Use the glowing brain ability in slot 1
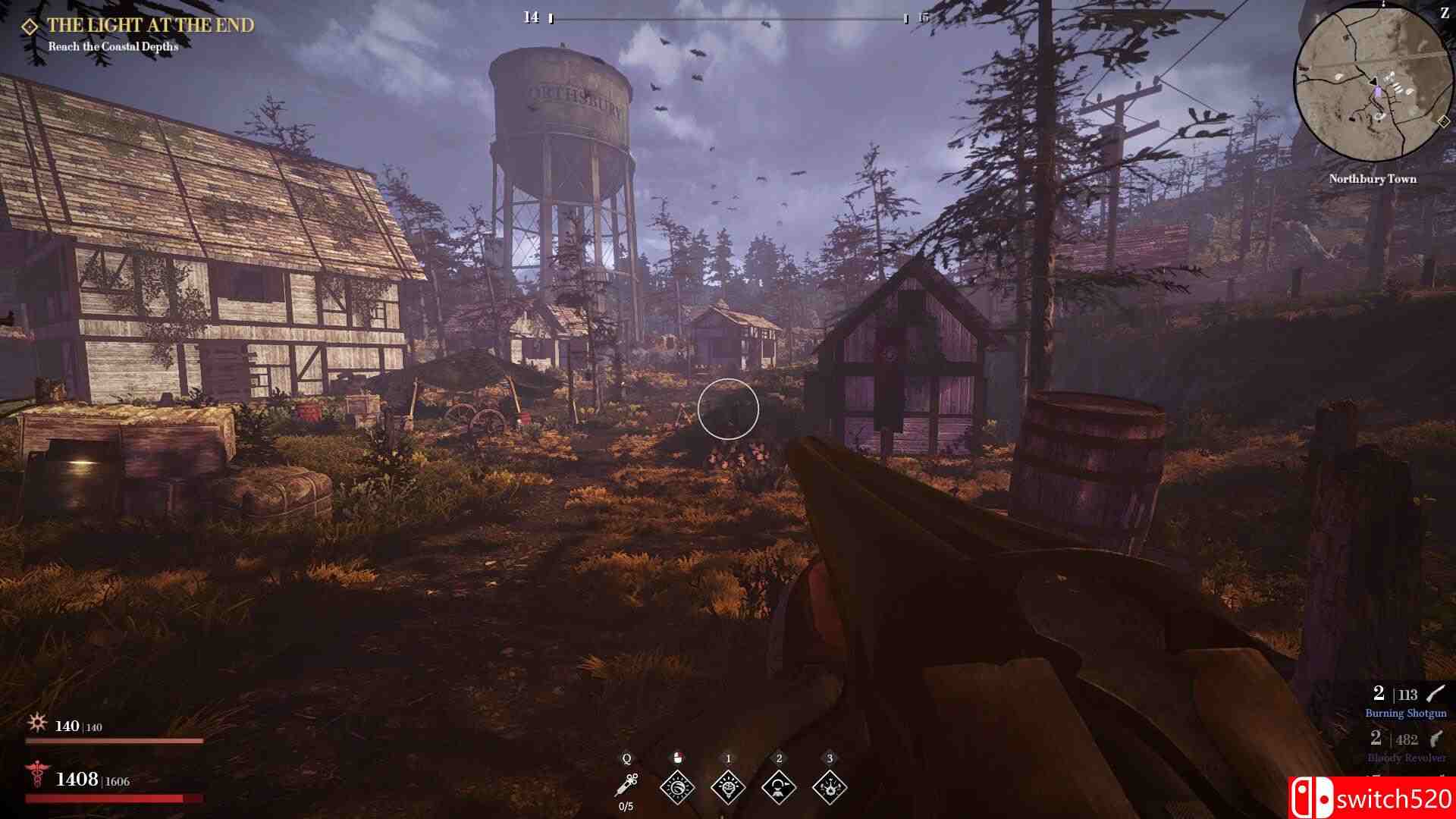Viewport: 1456px width, 819px height. 728,787
